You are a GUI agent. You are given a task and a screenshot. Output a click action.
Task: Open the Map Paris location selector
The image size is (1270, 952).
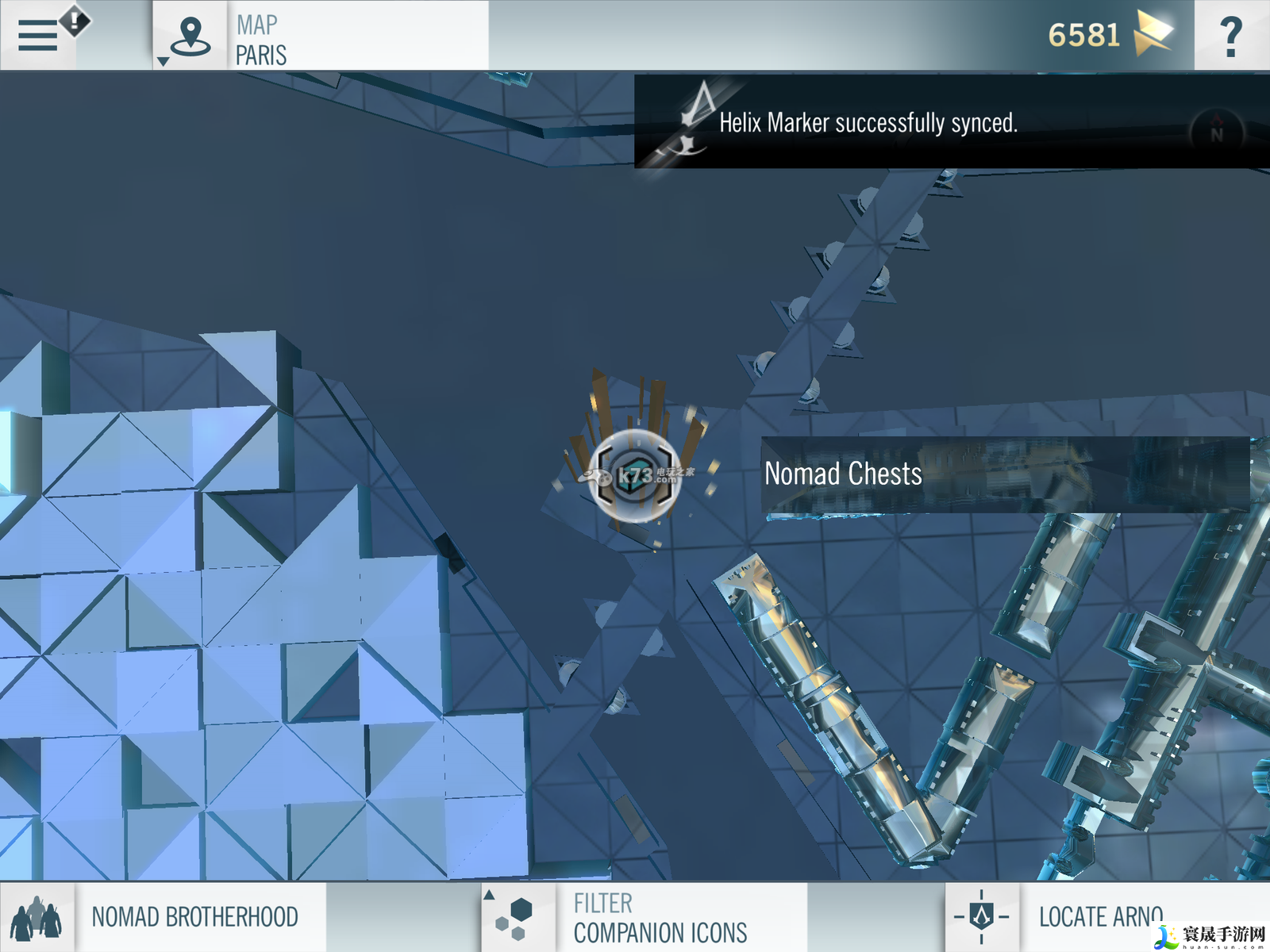point(190,36)
